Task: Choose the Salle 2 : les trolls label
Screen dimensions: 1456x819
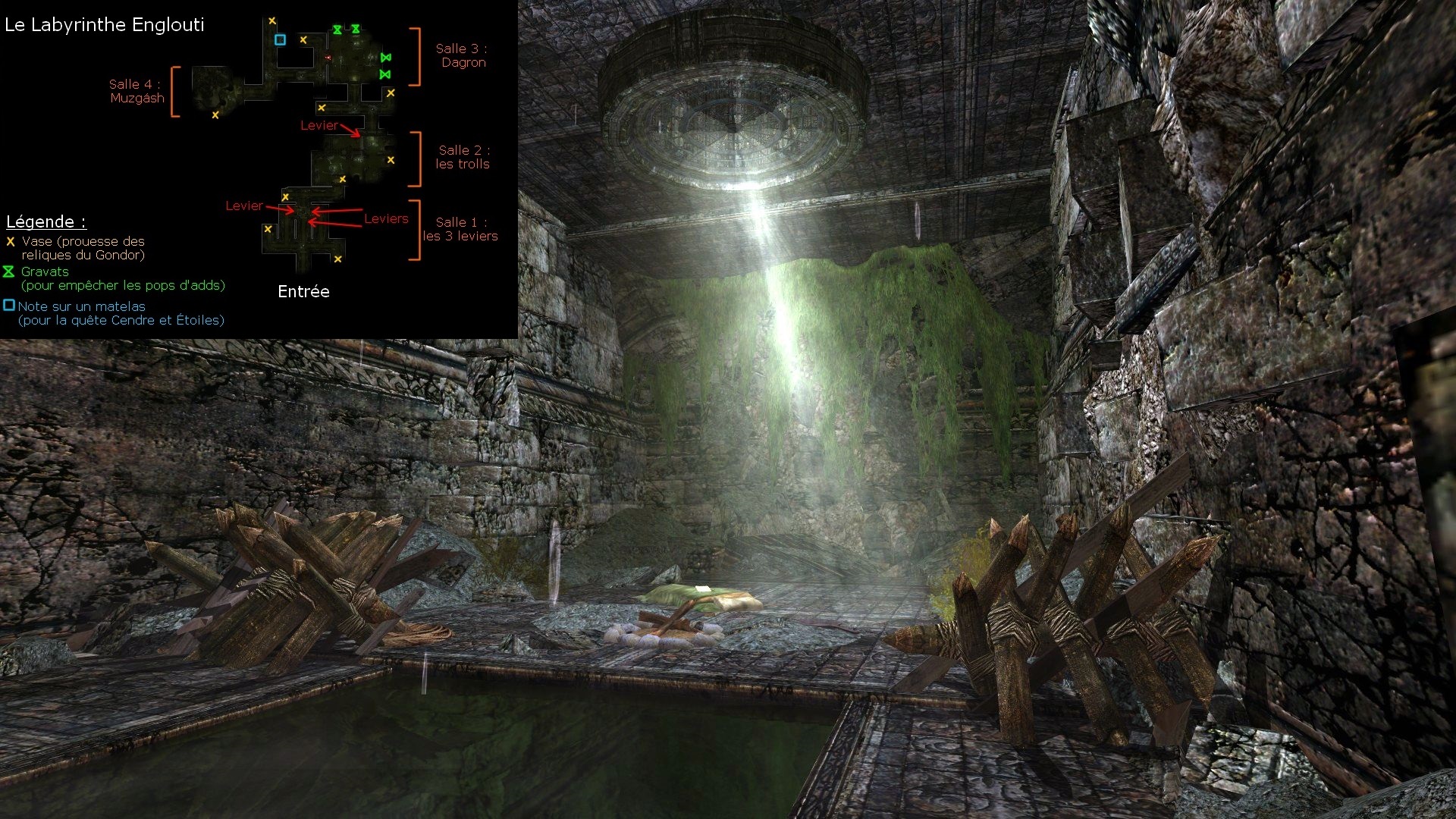Action: click(463, 157)
